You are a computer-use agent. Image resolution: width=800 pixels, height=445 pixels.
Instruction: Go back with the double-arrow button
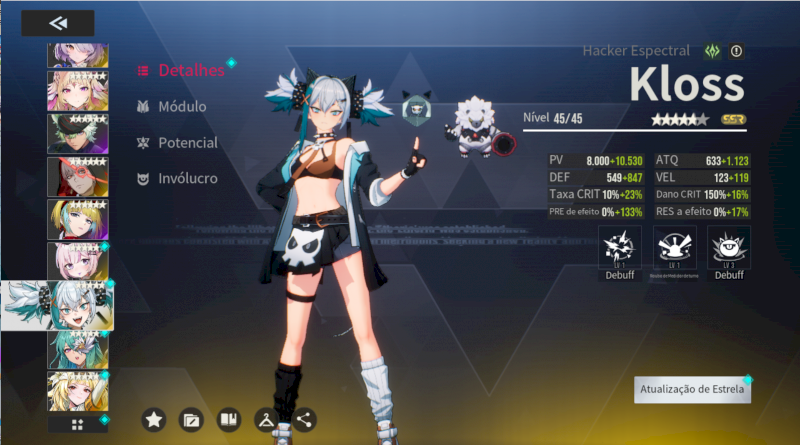[x=57, y=23]
